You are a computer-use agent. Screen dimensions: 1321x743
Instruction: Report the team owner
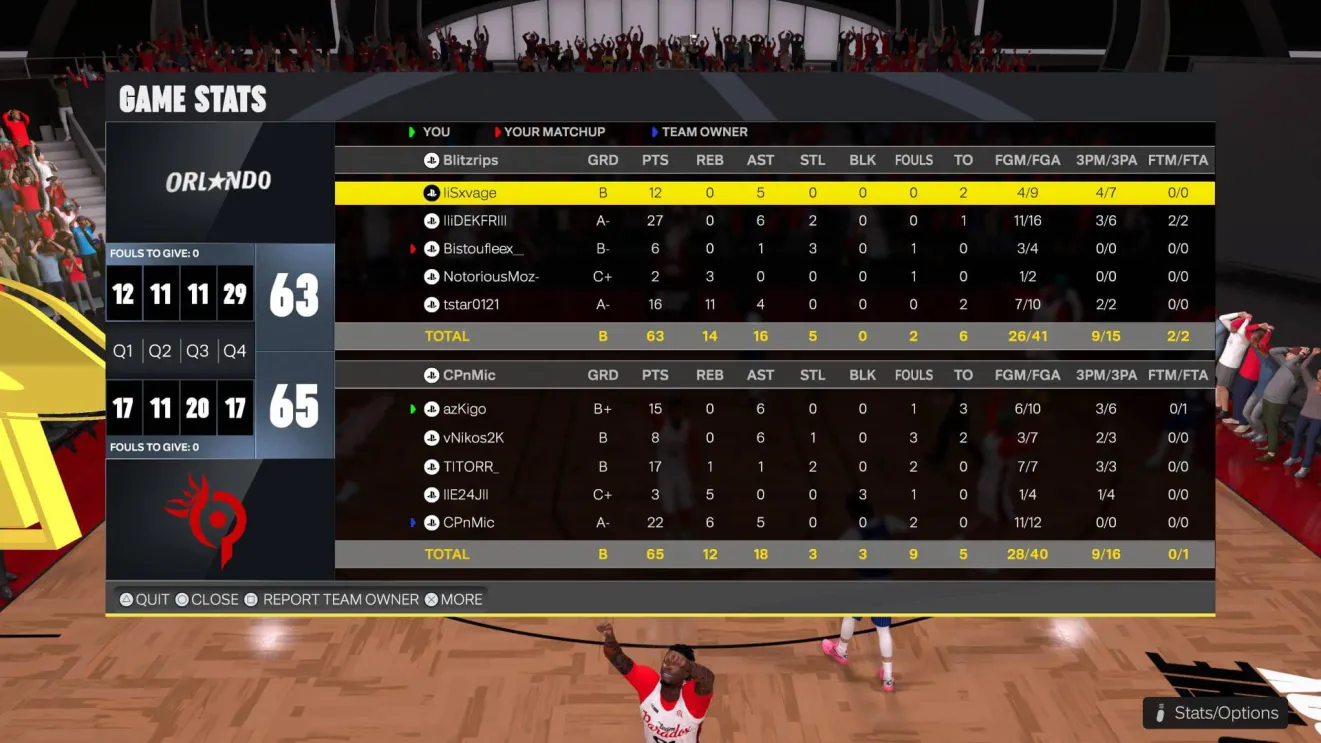point(331,600)
